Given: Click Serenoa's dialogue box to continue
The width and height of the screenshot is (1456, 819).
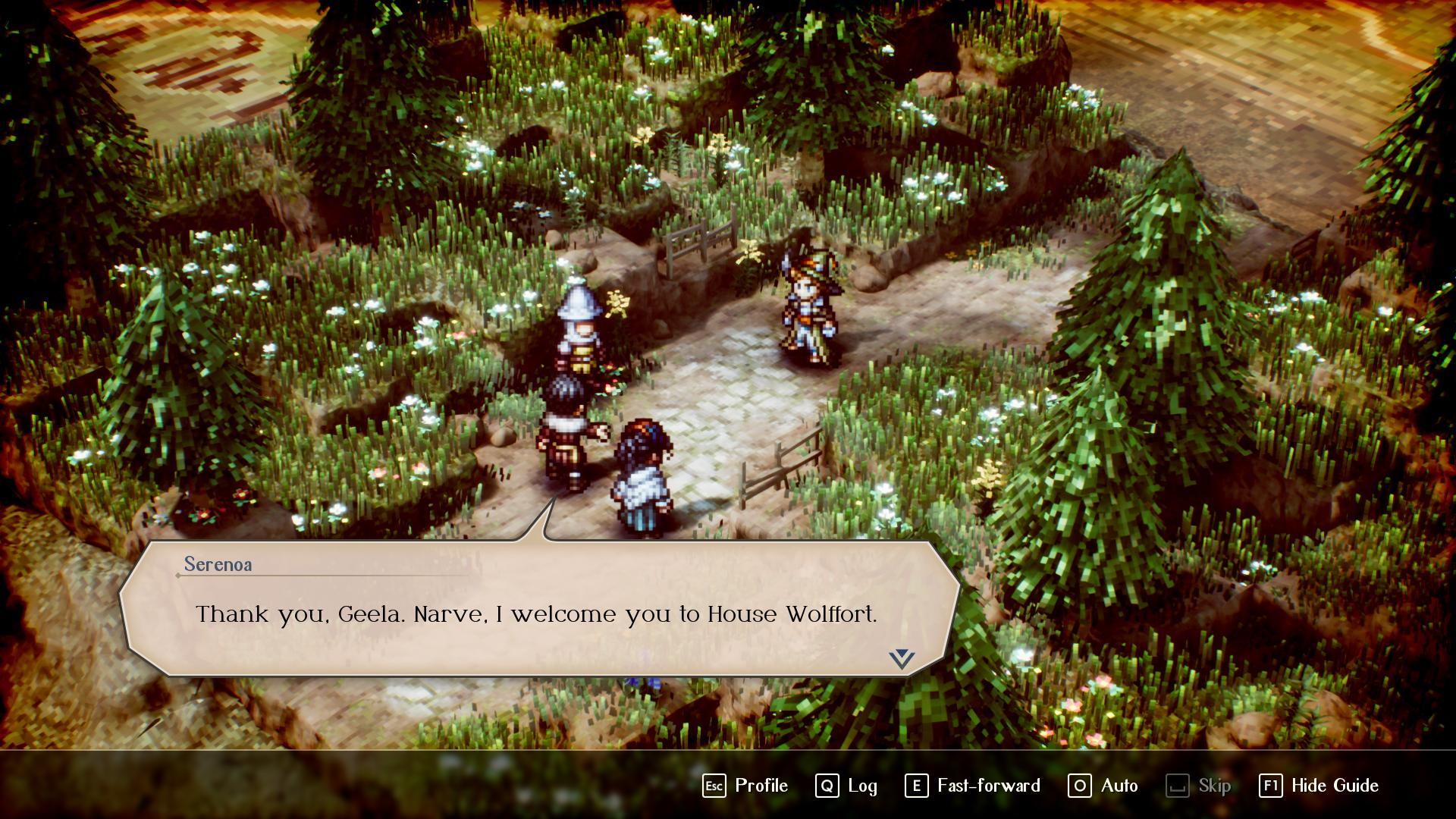Looking at the screenshot, I should click(536, 613).
